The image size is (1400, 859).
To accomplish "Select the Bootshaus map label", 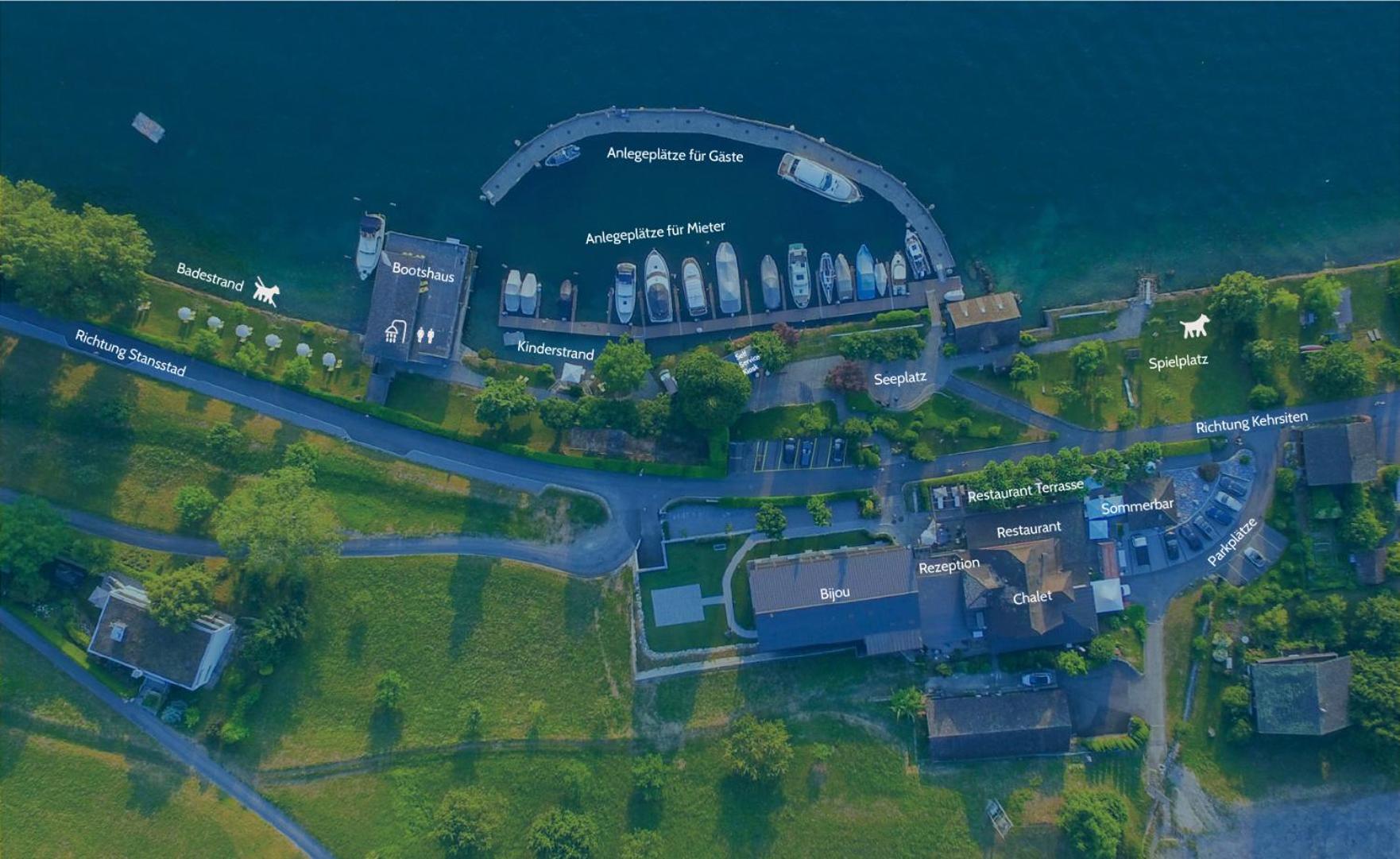I will click(423, 272).
